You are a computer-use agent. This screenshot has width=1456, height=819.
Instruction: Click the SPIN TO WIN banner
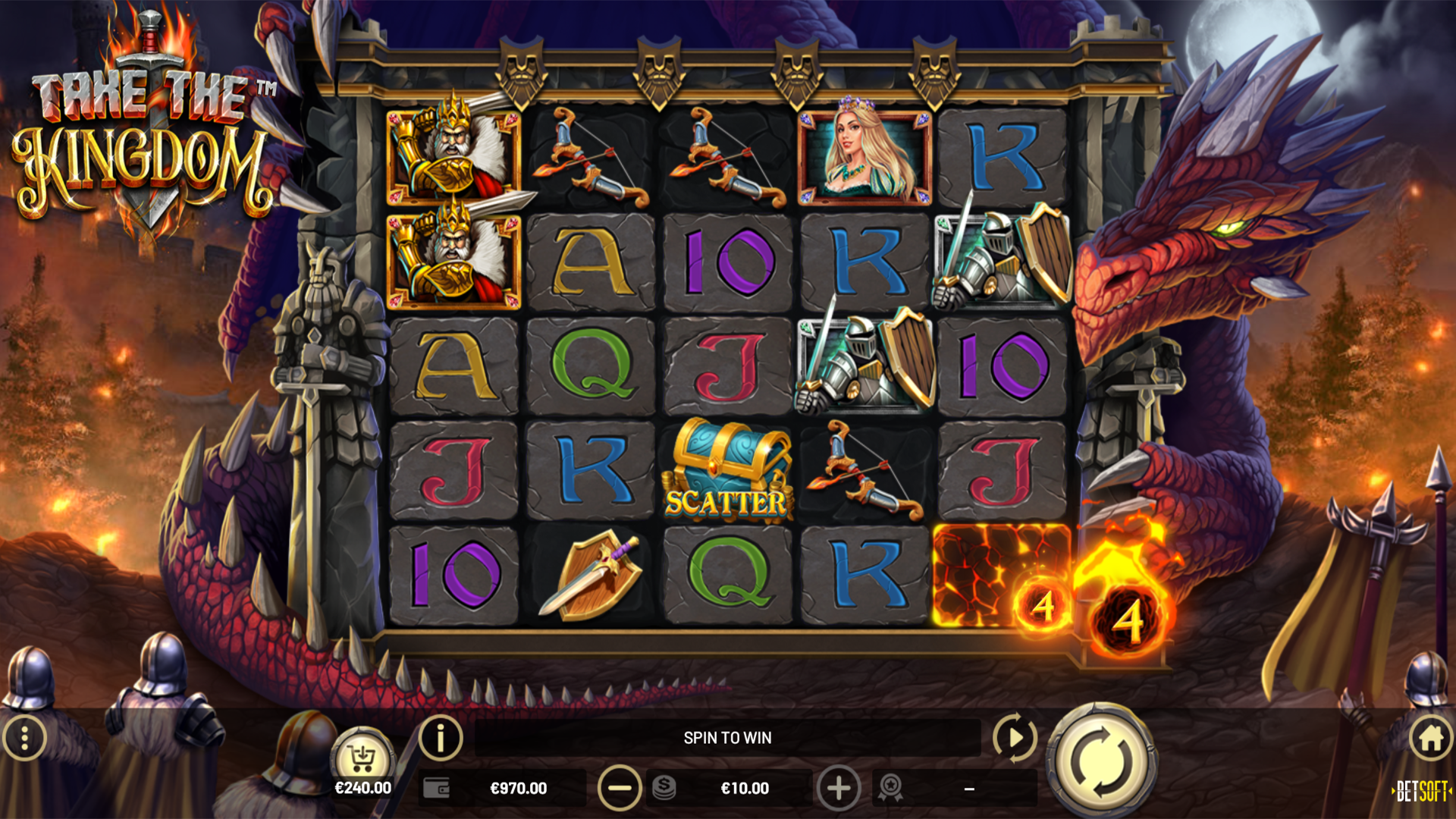pos(730,737)
